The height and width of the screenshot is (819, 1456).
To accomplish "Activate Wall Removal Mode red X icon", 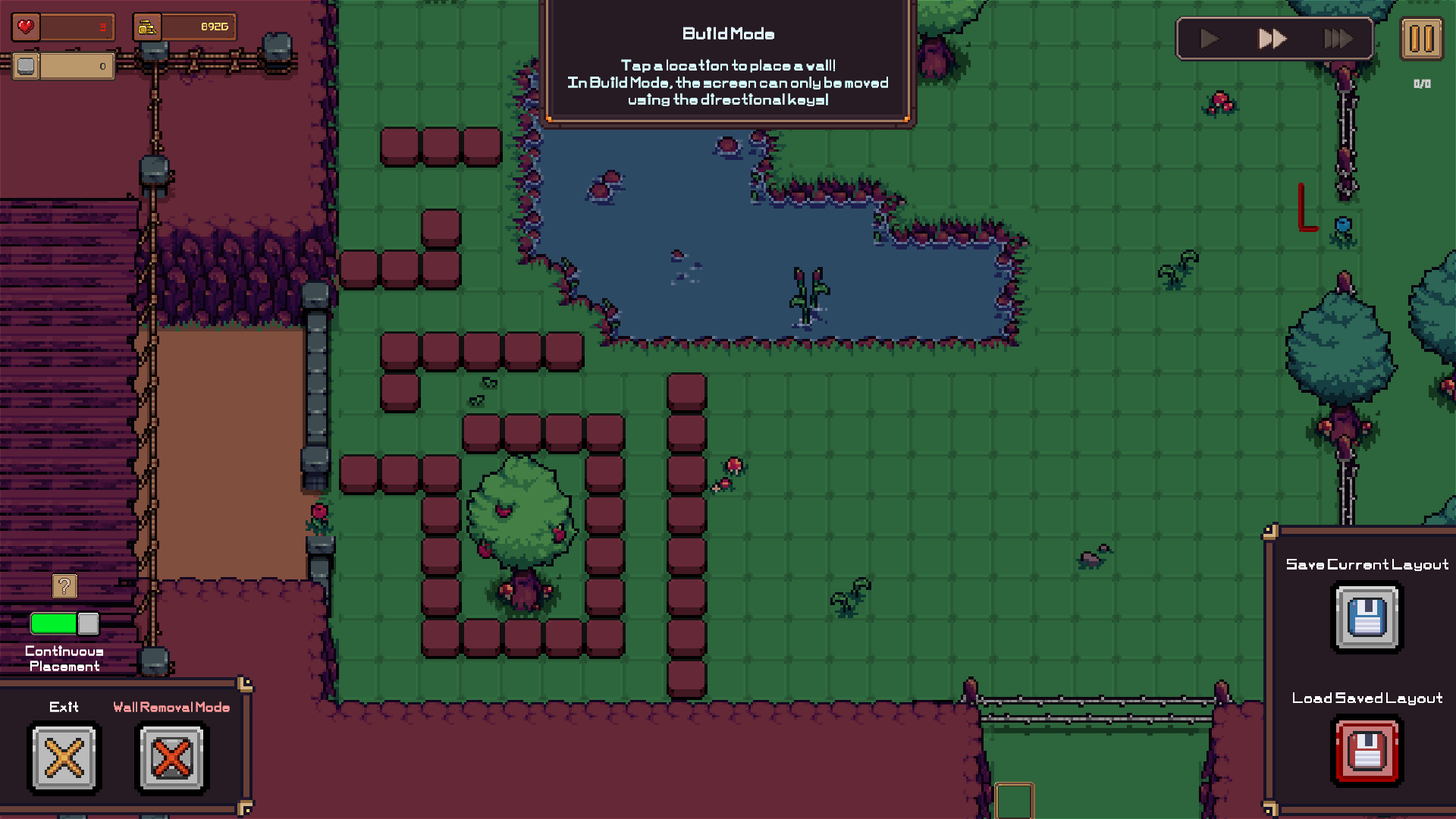I will coord(171,758).
